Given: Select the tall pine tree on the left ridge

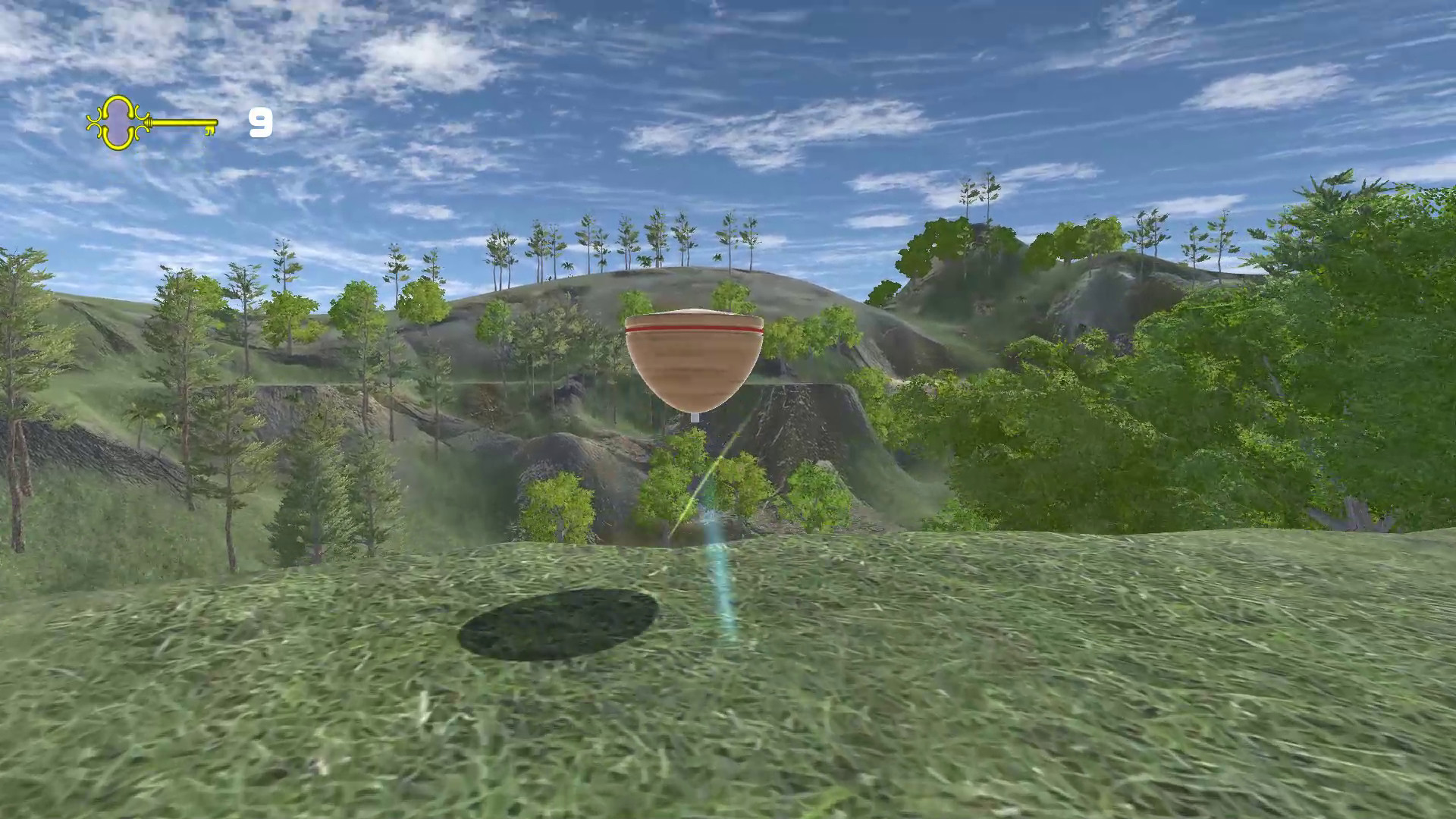Looking at the screenshot, I should pos(182,341).
